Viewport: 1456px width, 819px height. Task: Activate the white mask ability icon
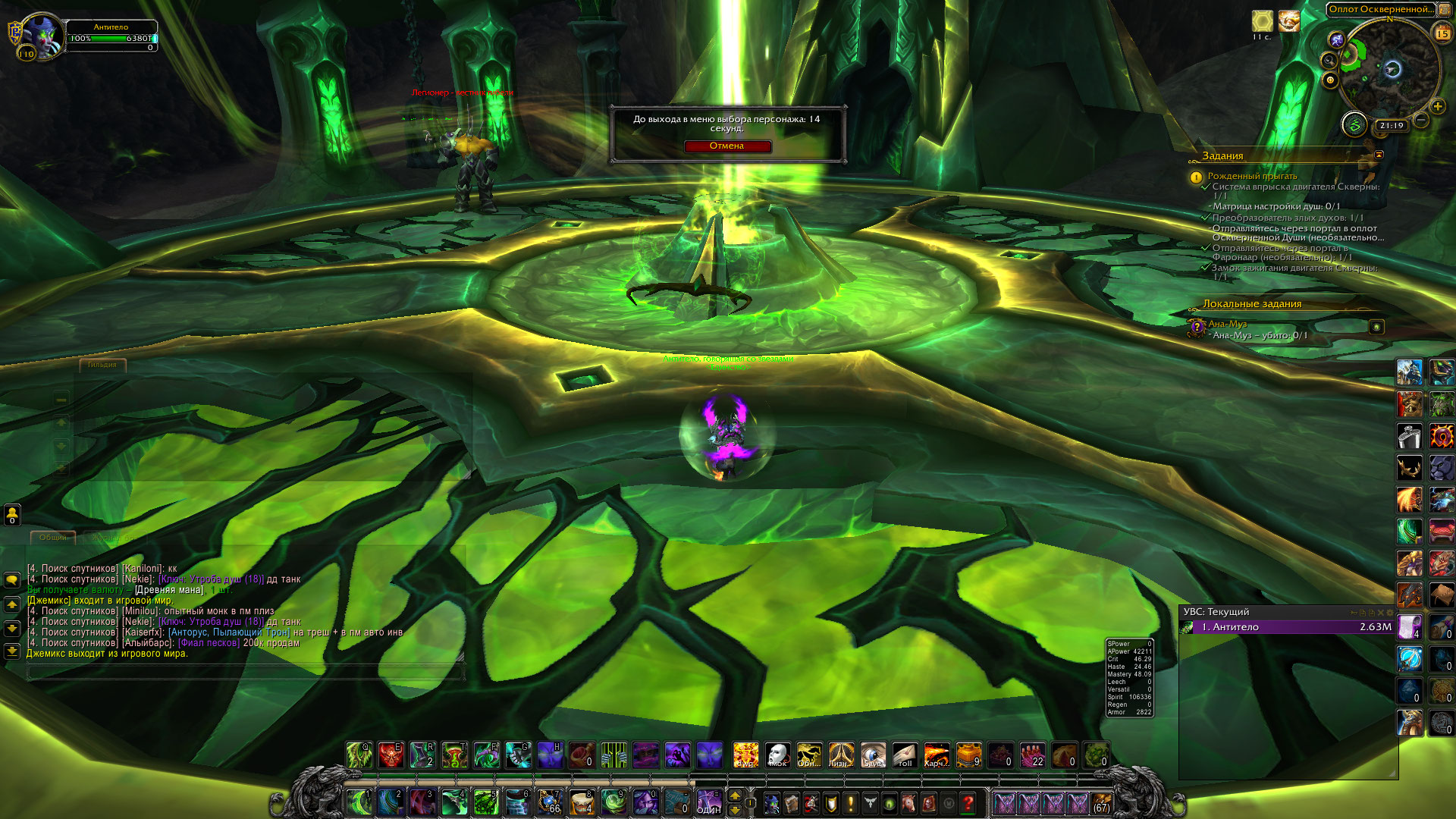point(777,755)
